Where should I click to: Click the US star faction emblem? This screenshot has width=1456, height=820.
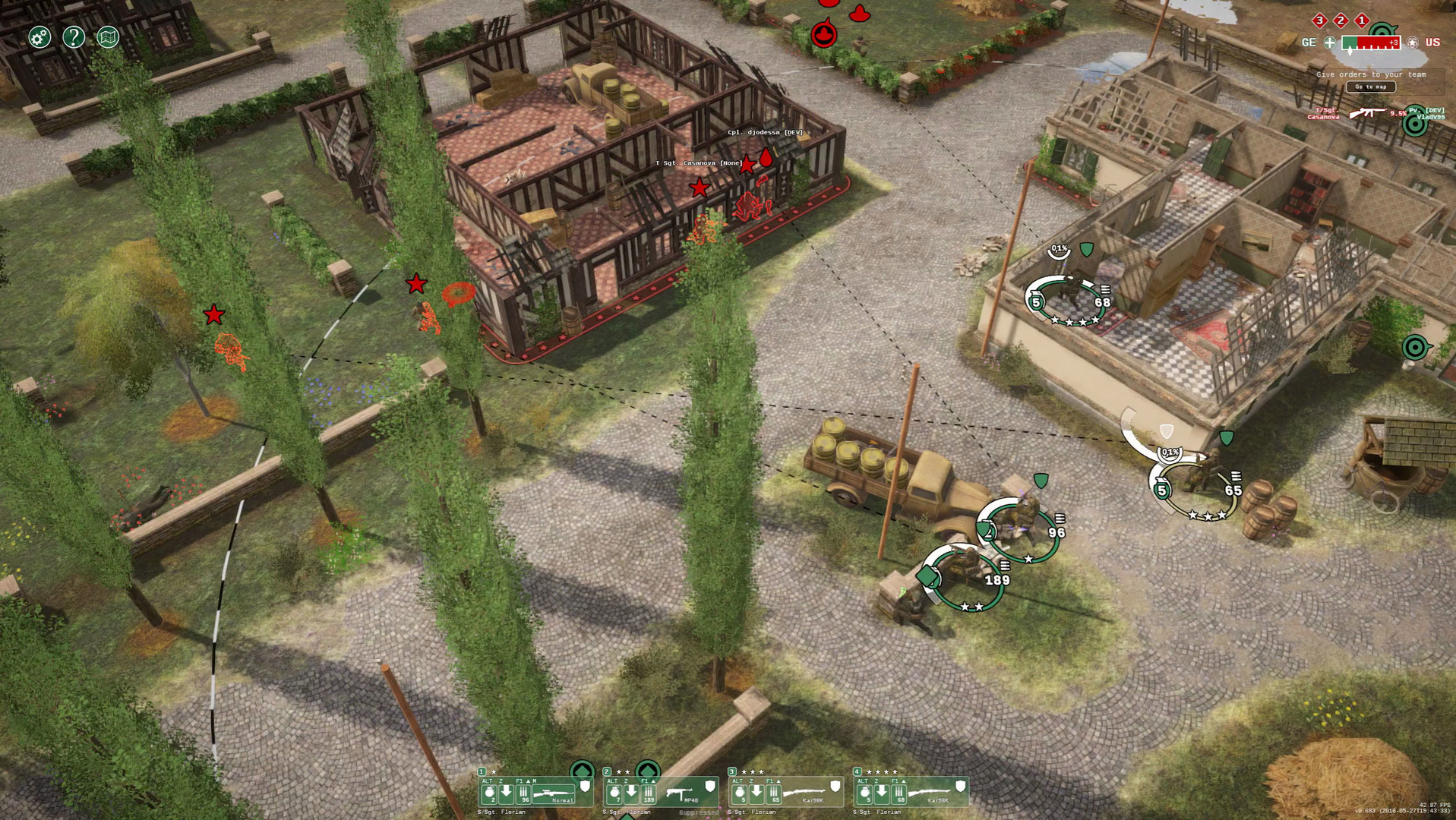pos(1412,42)
